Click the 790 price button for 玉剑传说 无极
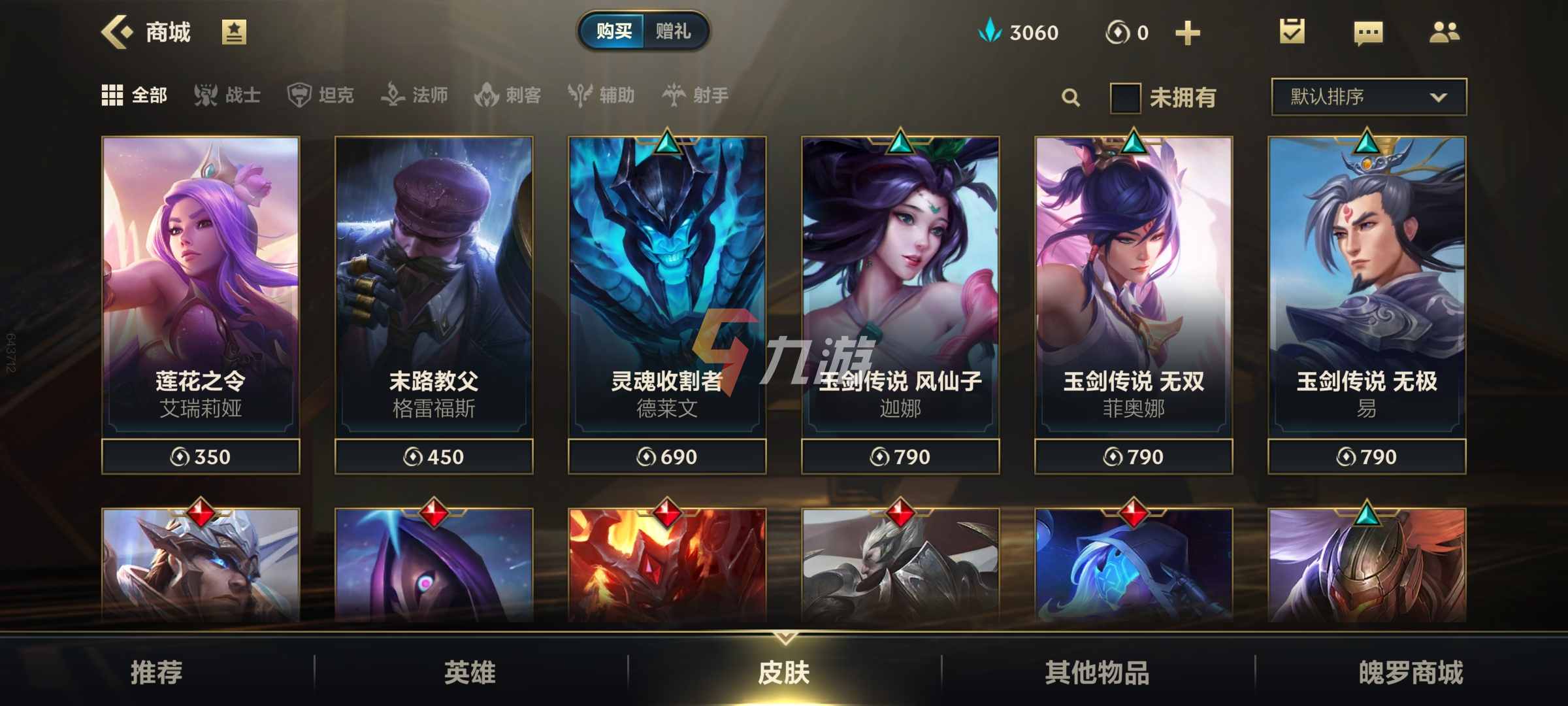Screen dimensions: 1568x706 point(1365,456)
